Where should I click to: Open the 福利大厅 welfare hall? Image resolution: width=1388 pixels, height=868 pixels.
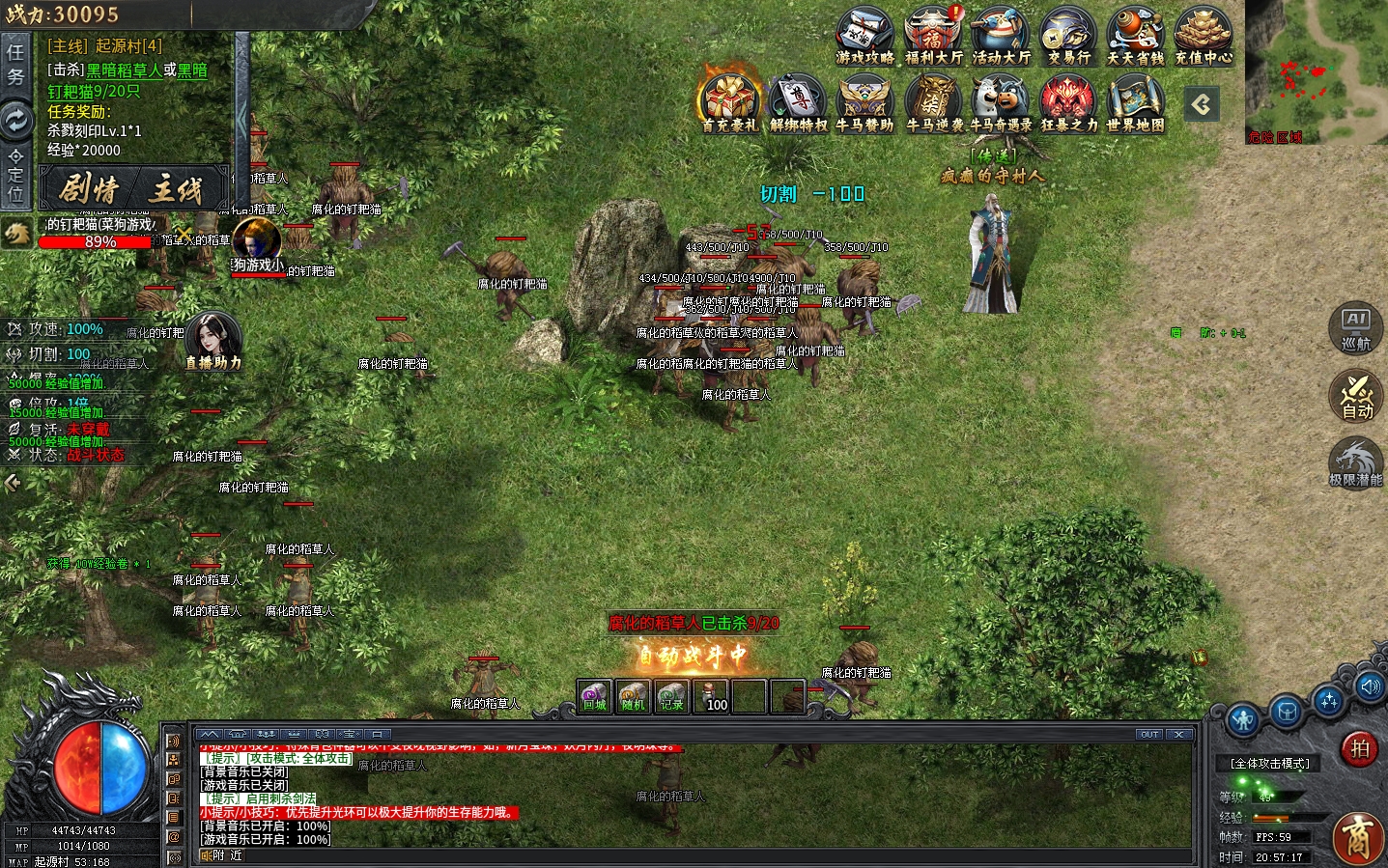pyautogui.click(x=933, y=35)
